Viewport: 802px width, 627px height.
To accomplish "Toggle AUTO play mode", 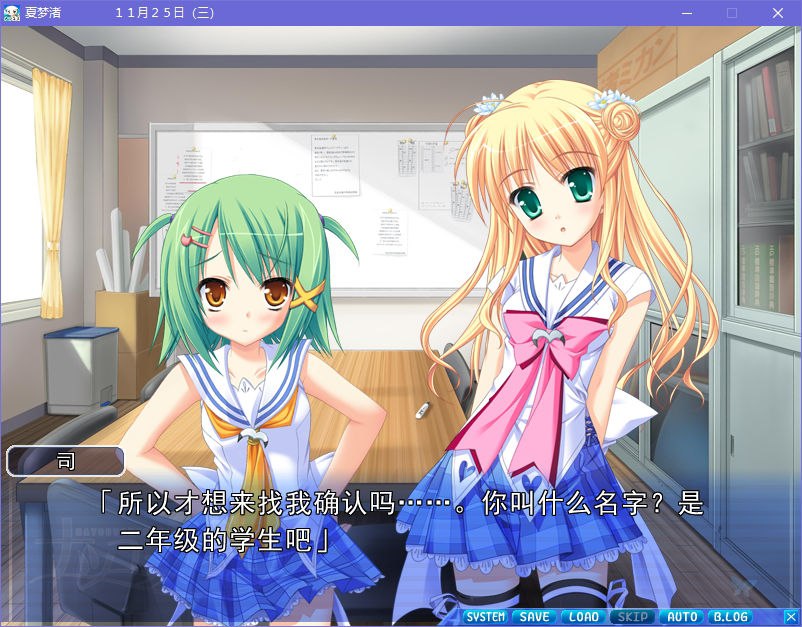I will click(x=682, y=617).
